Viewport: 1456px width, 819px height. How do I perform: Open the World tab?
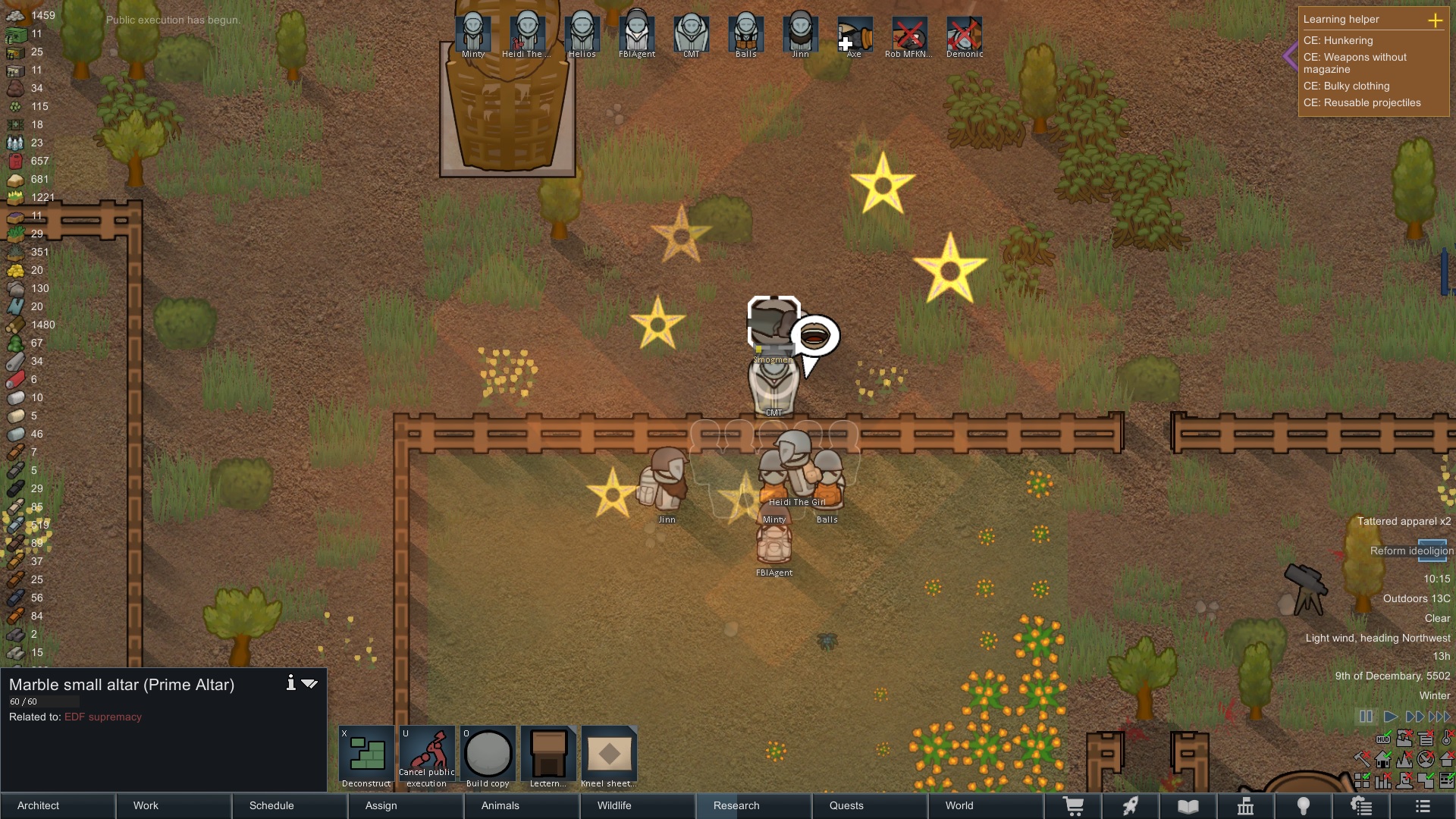(959, 805)
